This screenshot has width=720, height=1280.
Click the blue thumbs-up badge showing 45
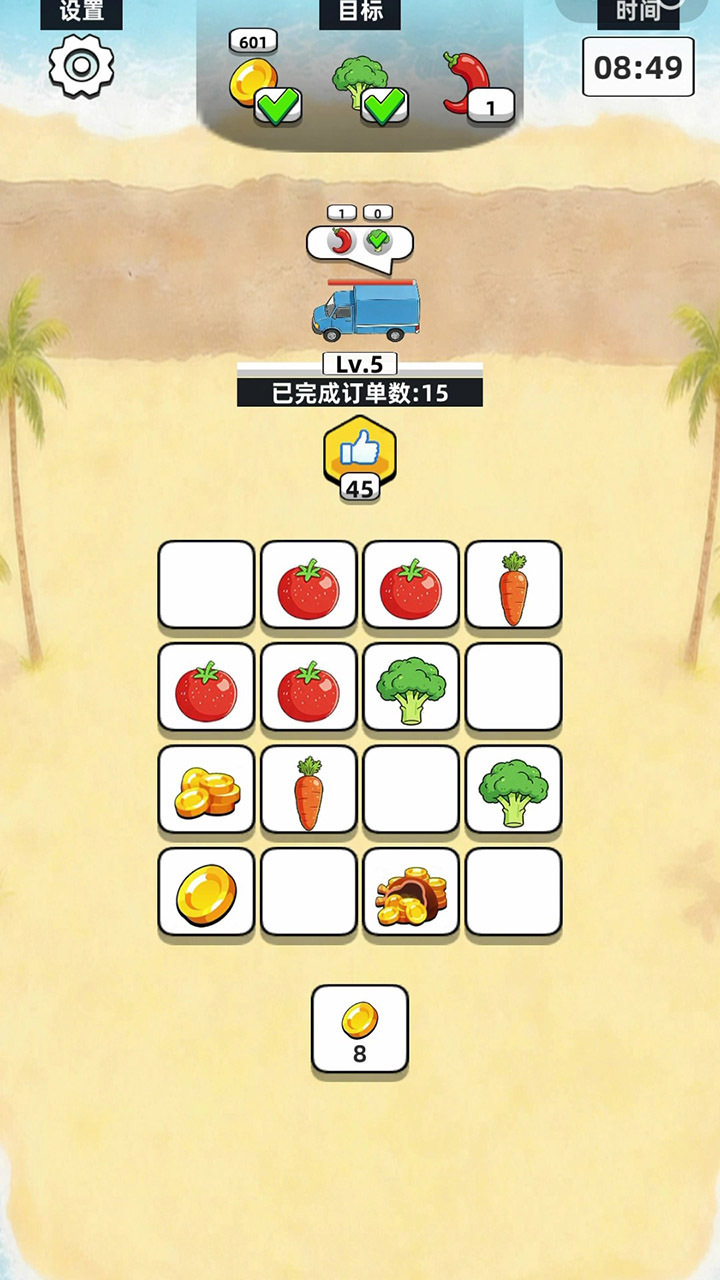point(360,457)
